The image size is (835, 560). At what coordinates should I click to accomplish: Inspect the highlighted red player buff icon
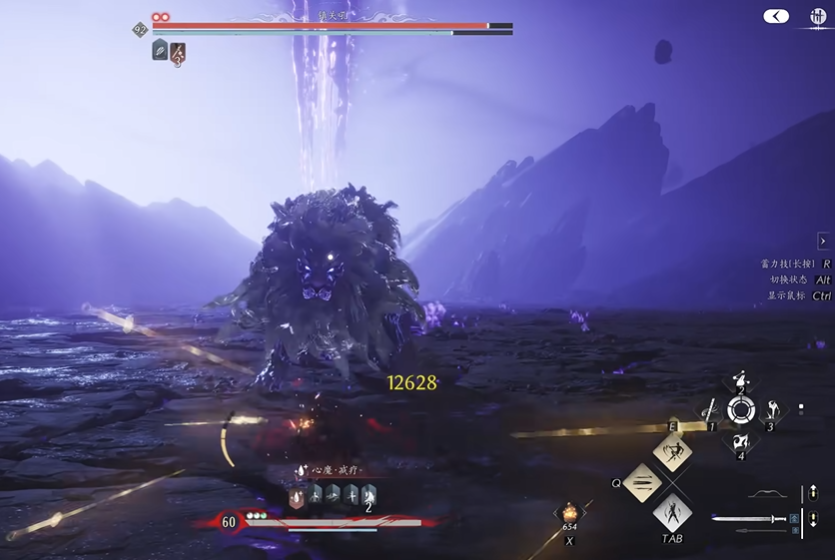pos(297,494)
